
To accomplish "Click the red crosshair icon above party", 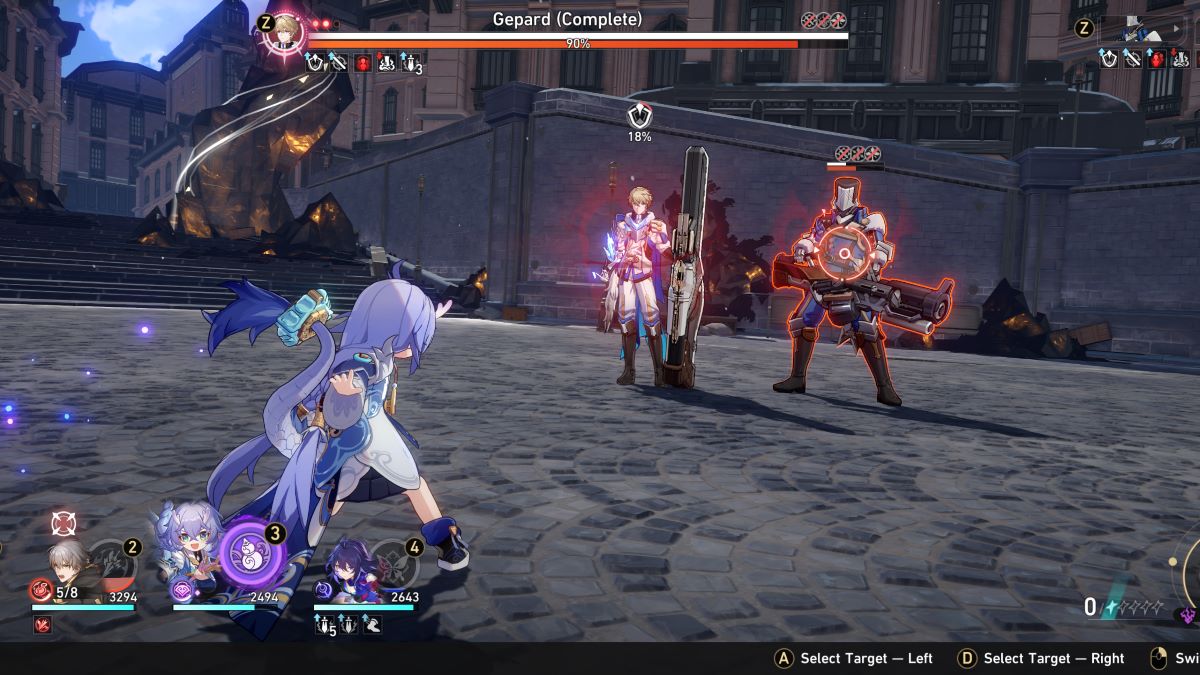I will [63, 522].
